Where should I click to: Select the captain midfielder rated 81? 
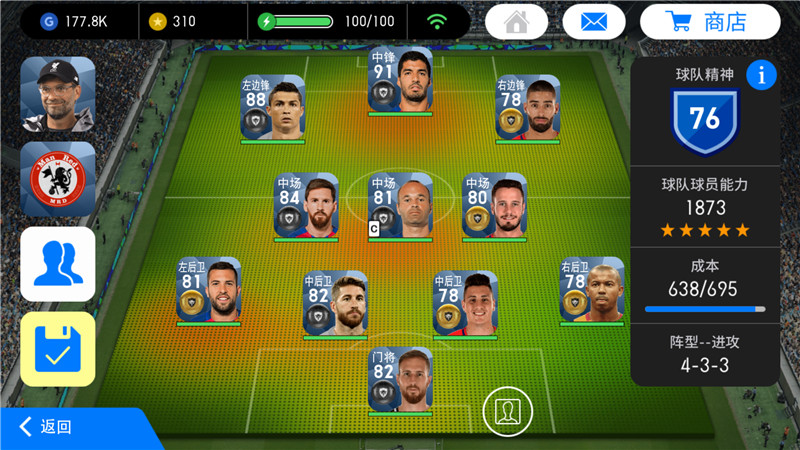click(400, 205)
